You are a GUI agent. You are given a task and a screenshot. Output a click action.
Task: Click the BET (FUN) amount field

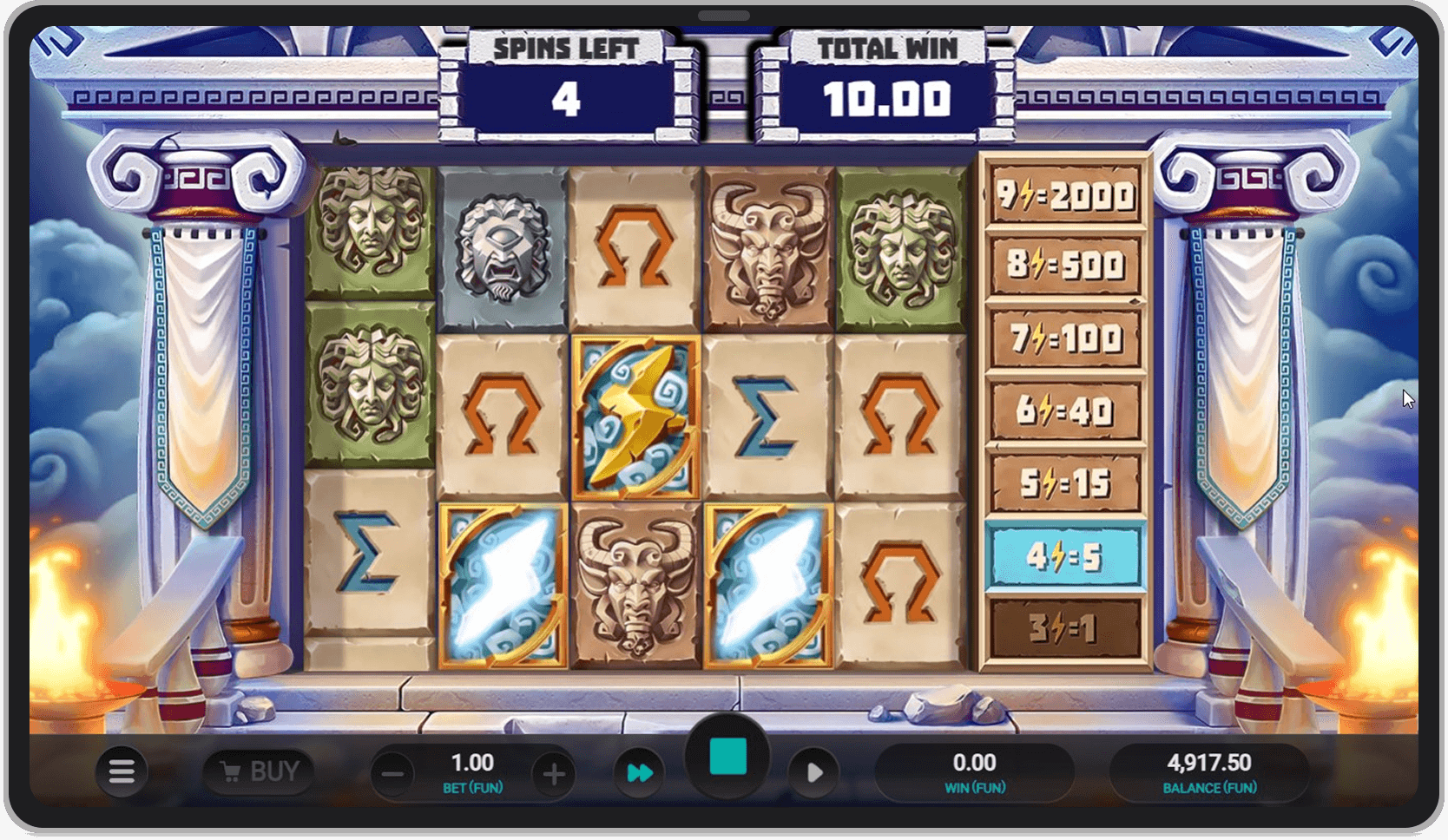coord(474,771)
